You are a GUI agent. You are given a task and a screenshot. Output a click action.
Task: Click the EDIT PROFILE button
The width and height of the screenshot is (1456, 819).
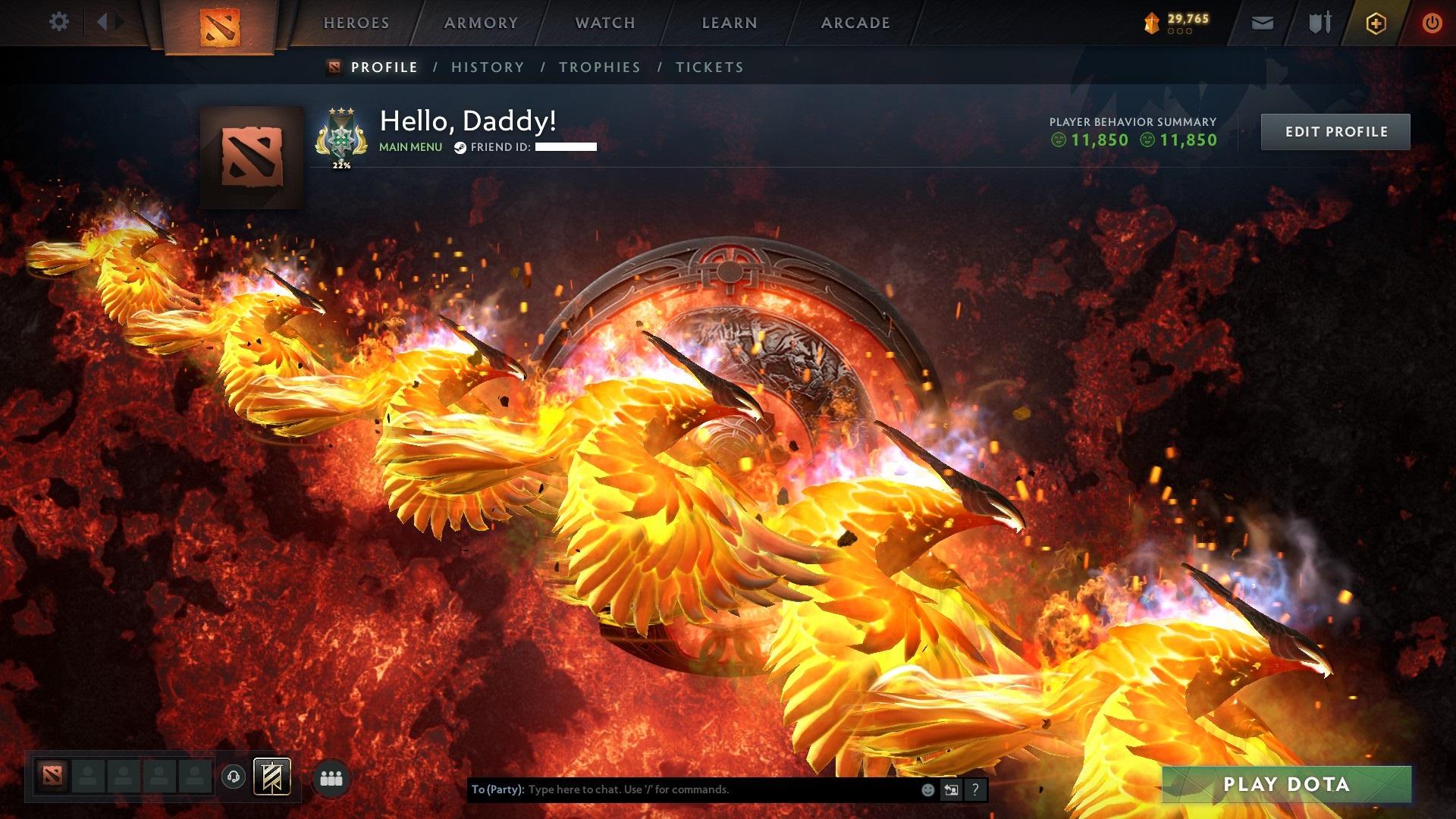1335,131
